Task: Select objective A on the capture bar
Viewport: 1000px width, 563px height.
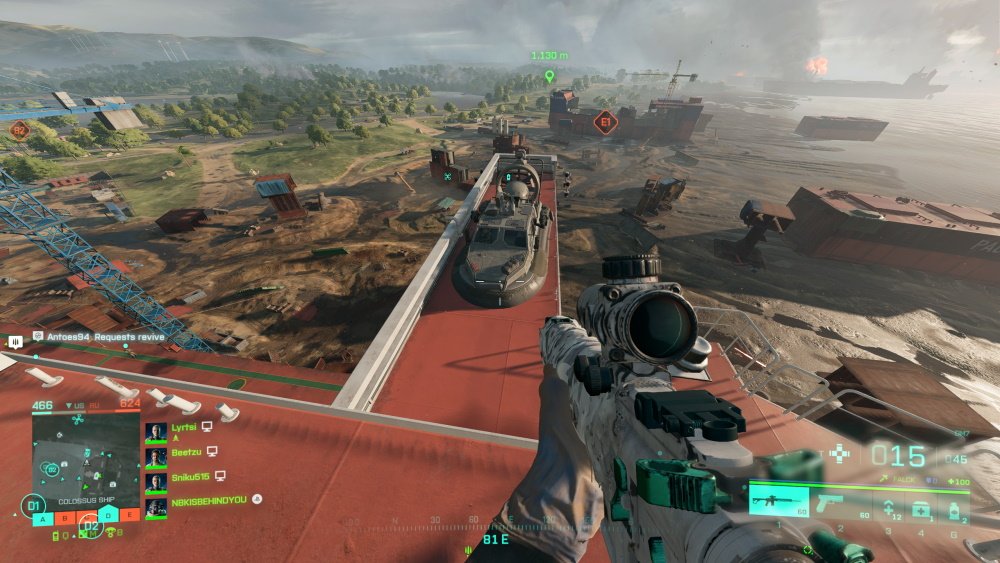Action: 41,517
